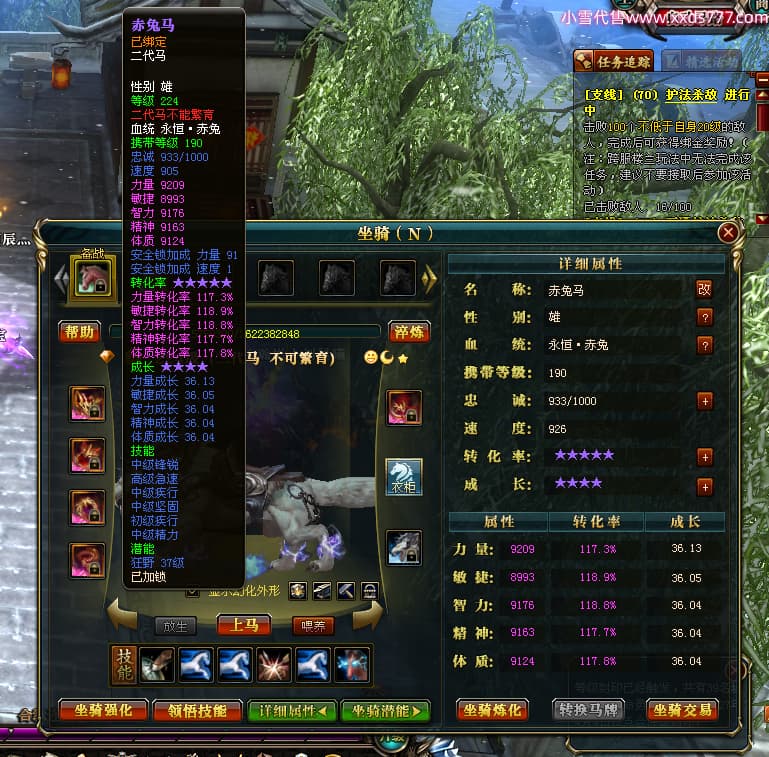
Task: Add loyalty with the 忠诚 plus button
Action: coord(705,401)
